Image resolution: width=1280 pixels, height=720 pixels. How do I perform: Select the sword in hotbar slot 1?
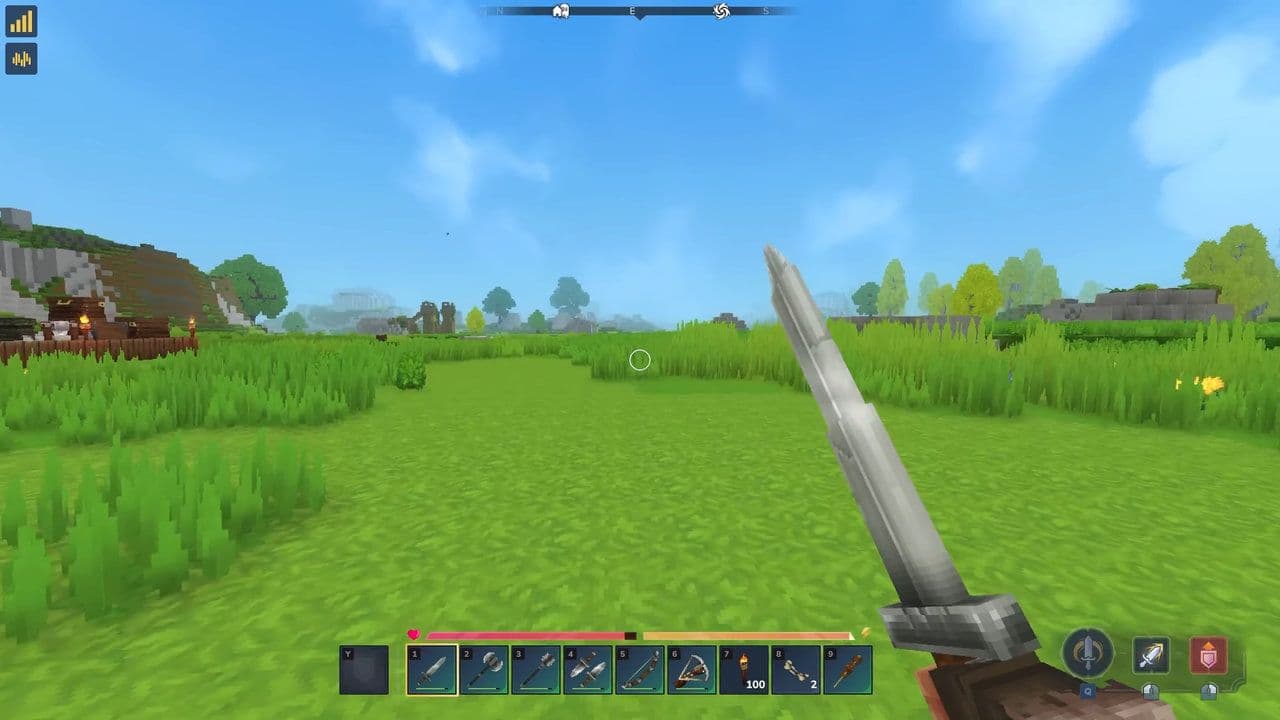[x=434, y=668]
